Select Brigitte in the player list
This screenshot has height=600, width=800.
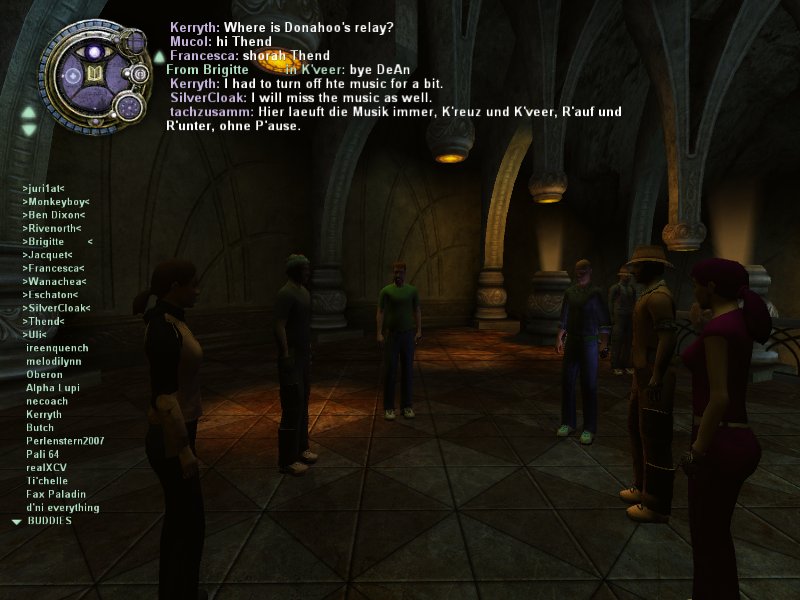pos(46,242)
